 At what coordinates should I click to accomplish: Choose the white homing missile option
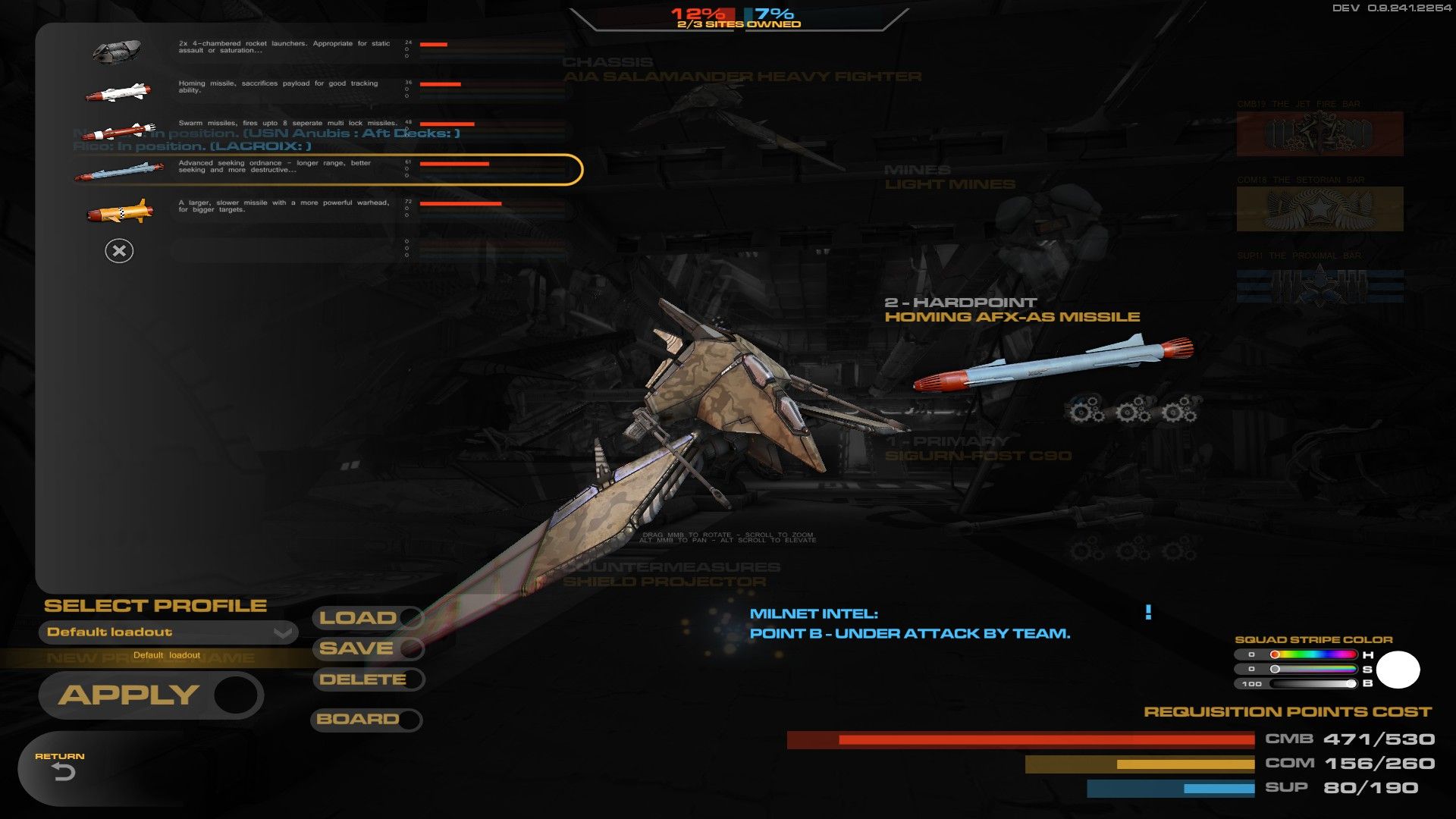coord(303,88)
